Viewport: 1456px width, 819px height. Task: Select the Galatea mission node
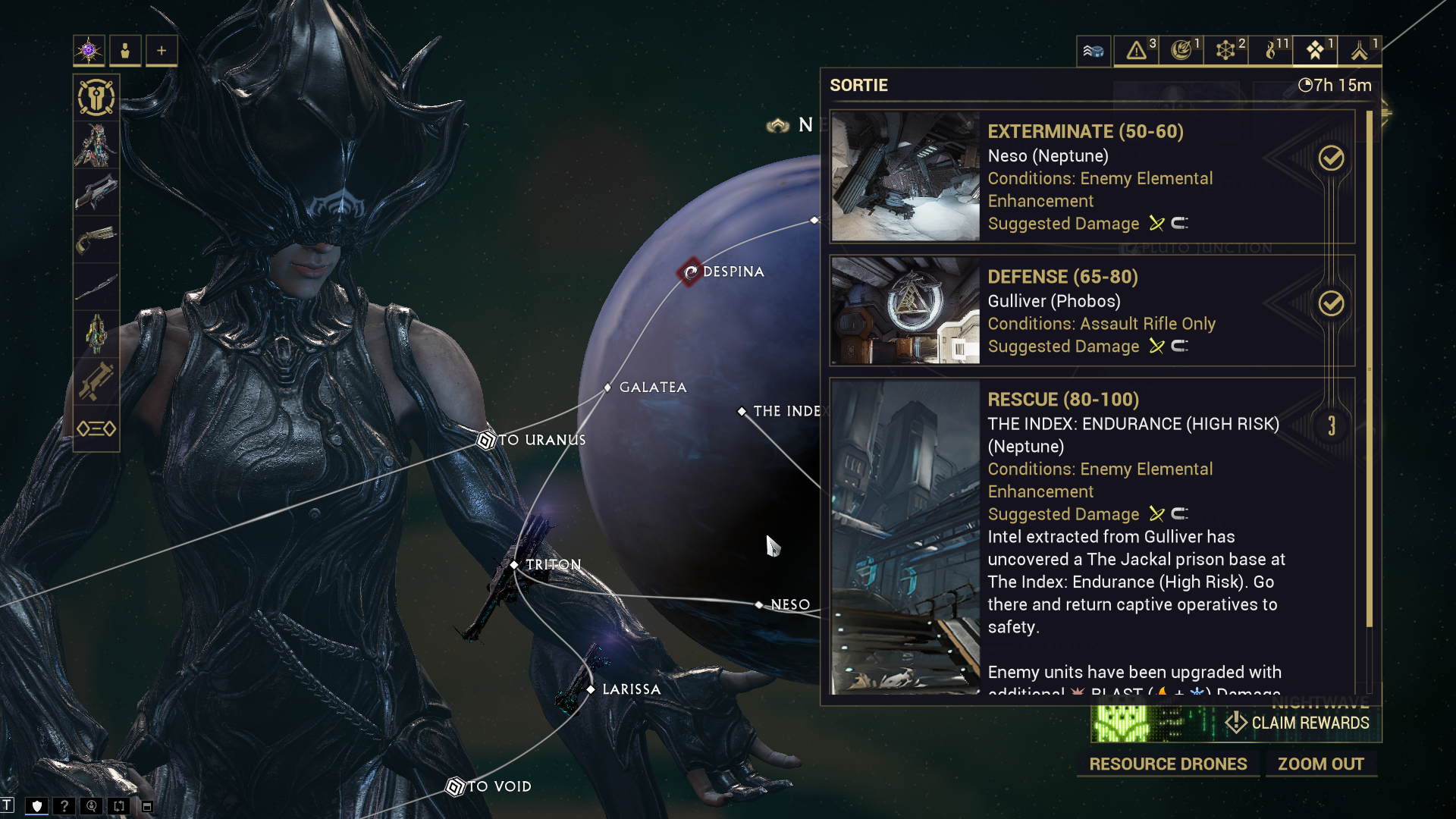pyautogui.click(x=608, y=388)
